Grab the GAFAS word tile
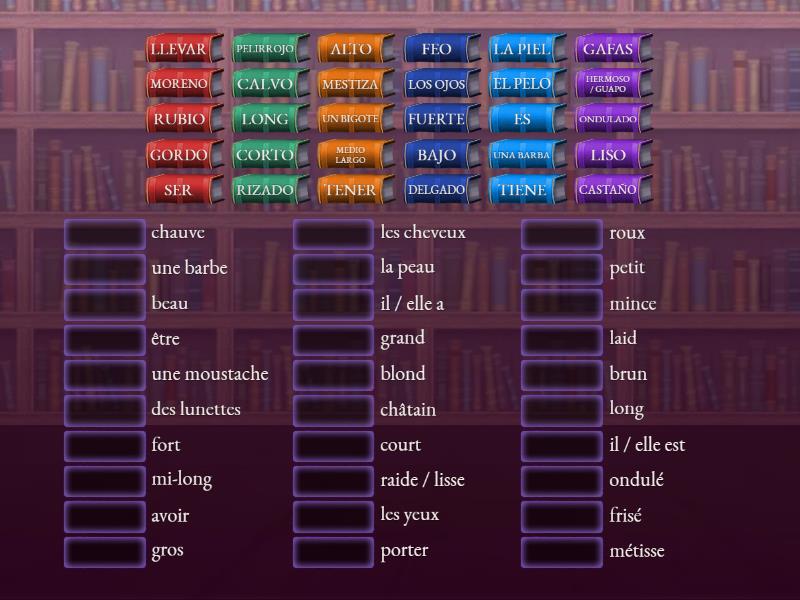800x600 pixels. pos(608,49)
